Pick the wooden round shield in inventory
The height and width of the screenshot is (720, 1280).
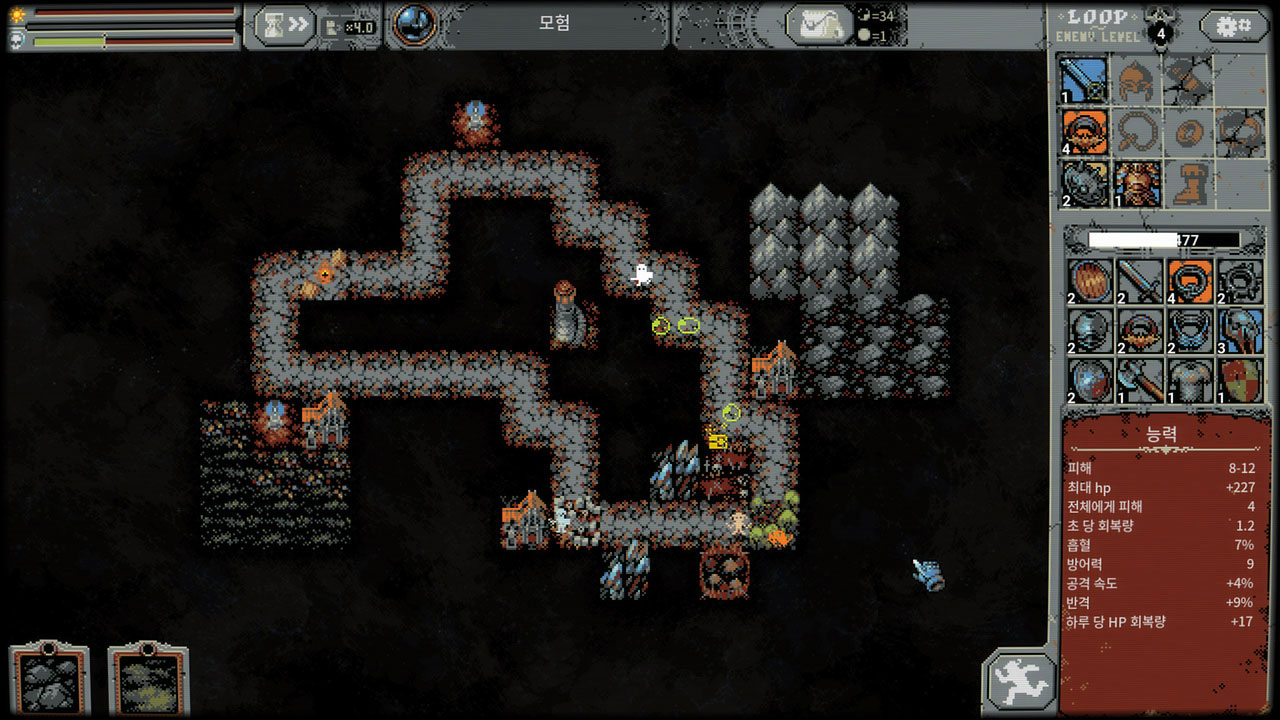click(1088, 281)
